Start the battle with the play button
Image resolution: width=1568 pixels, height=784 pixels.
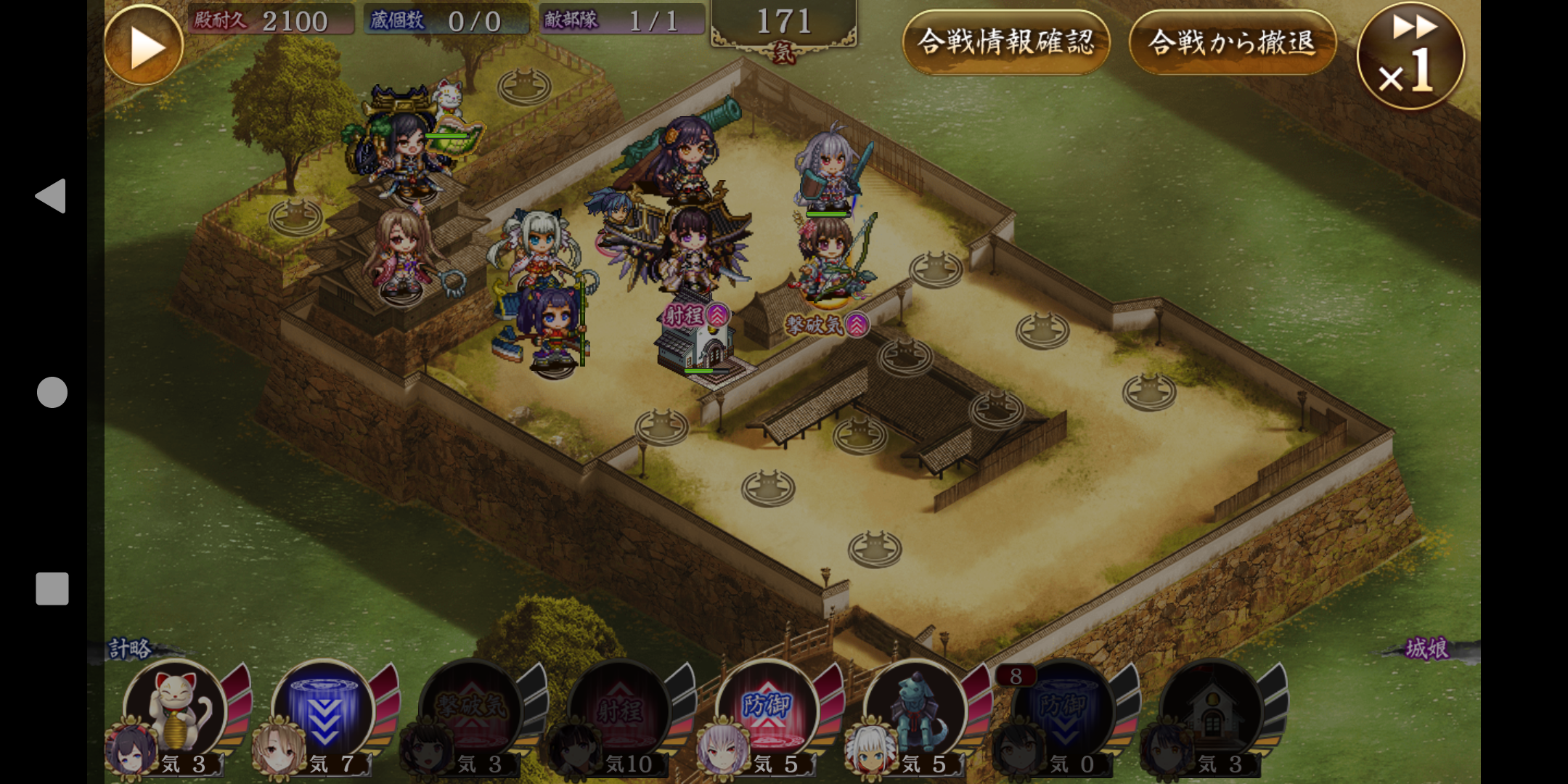pyautogui.click(x=144, y=46)
